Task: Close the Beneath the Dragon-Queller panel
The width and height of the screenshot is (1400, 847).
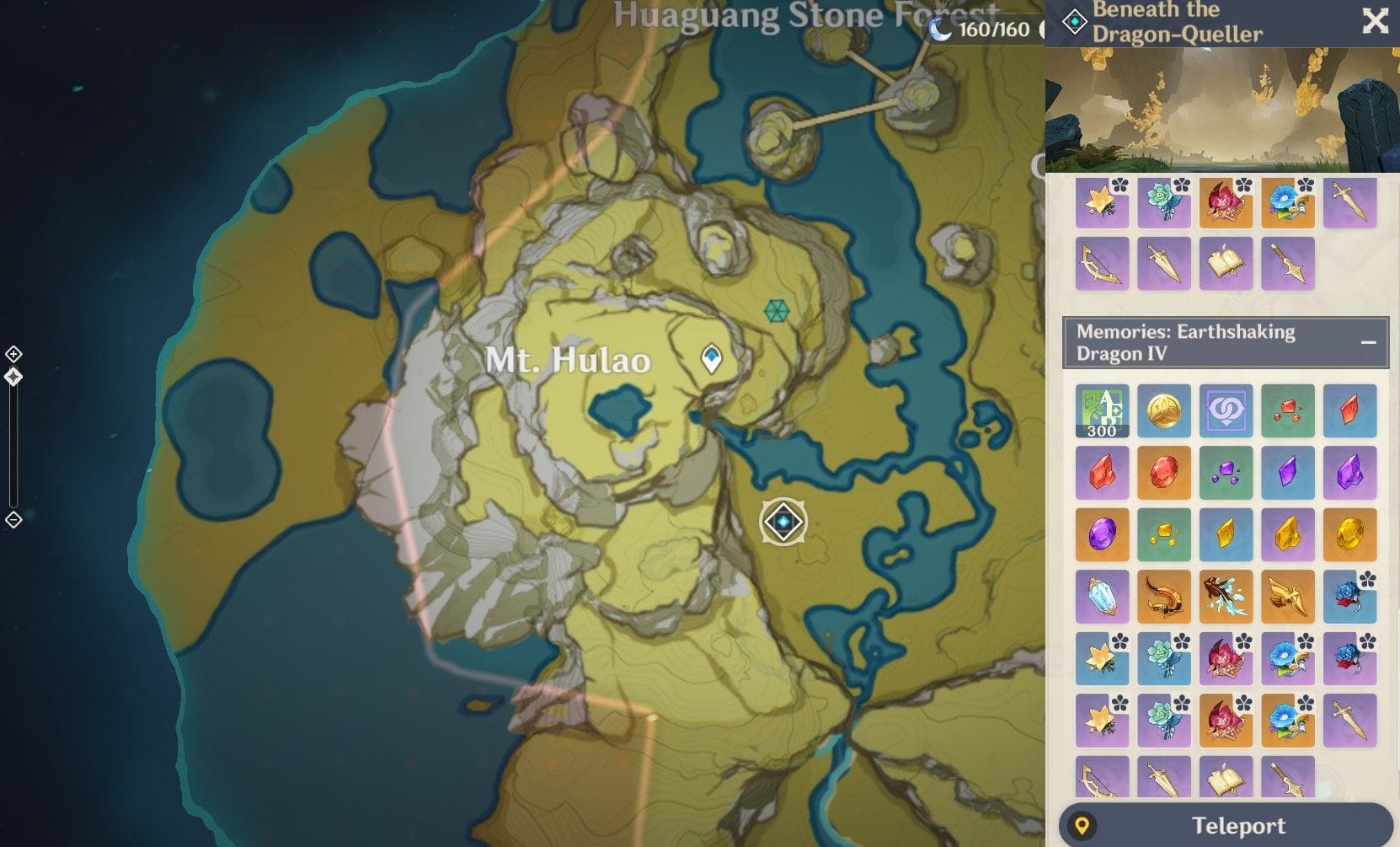Action: (1375, 21)
